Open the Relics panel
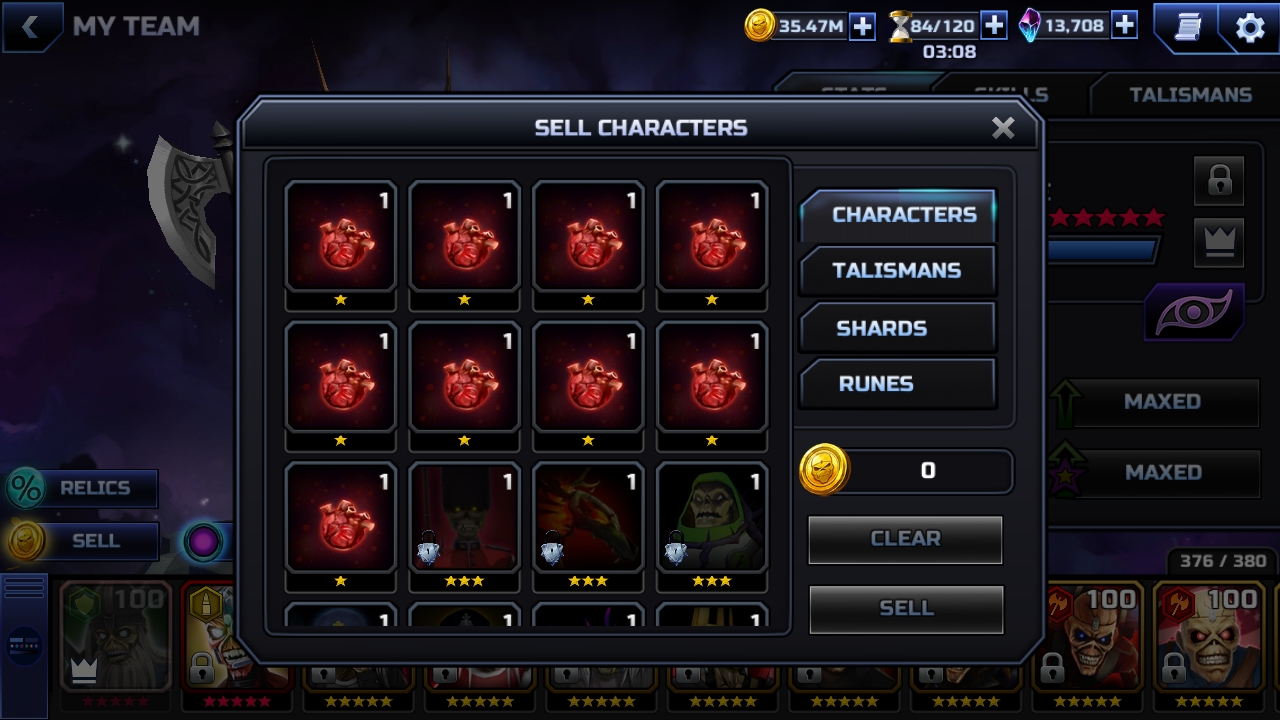Image resolution: width=1280 pixels, height=720 pixels. point(82,488)
